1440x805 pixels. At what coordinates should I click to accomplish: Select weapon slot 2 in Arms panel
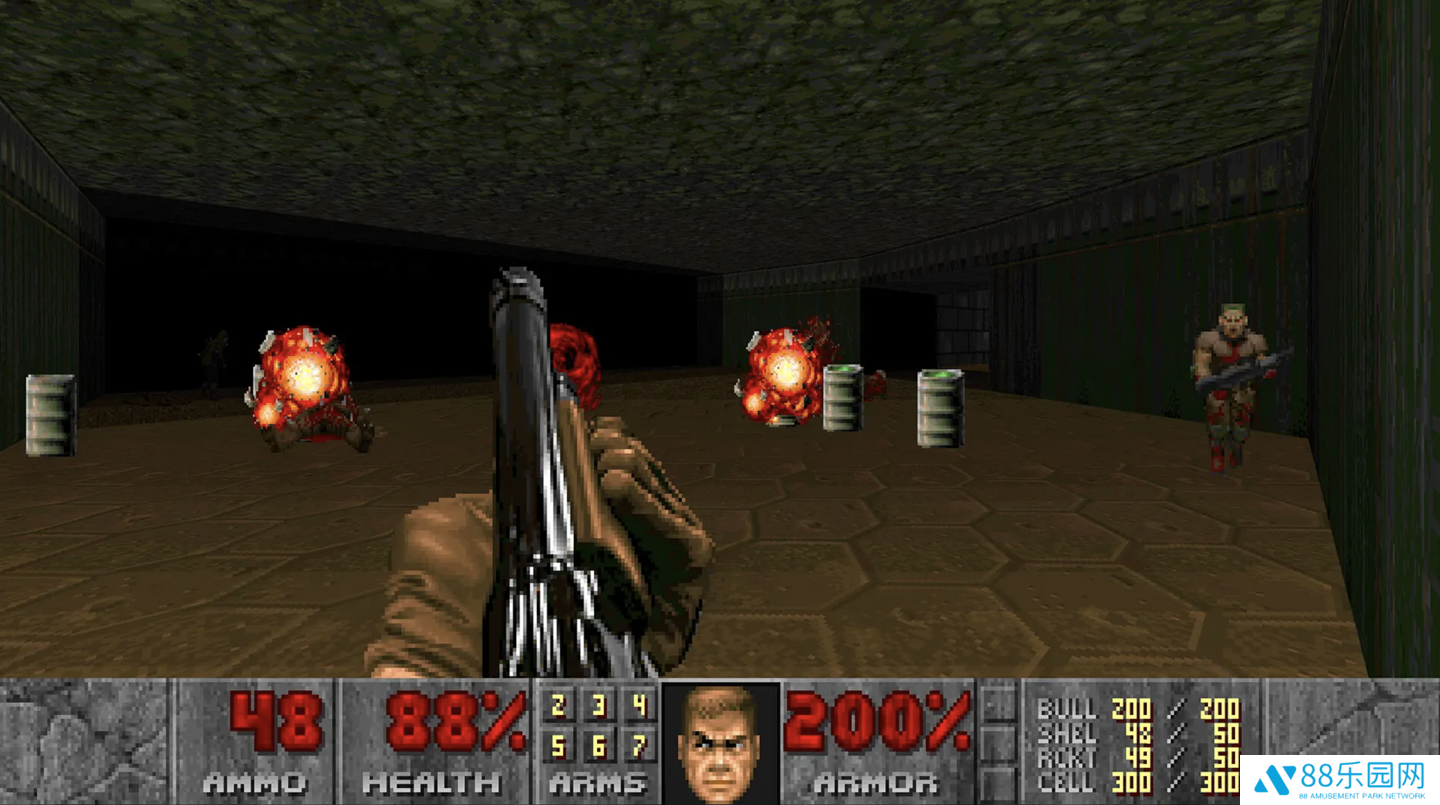point(558,708)
